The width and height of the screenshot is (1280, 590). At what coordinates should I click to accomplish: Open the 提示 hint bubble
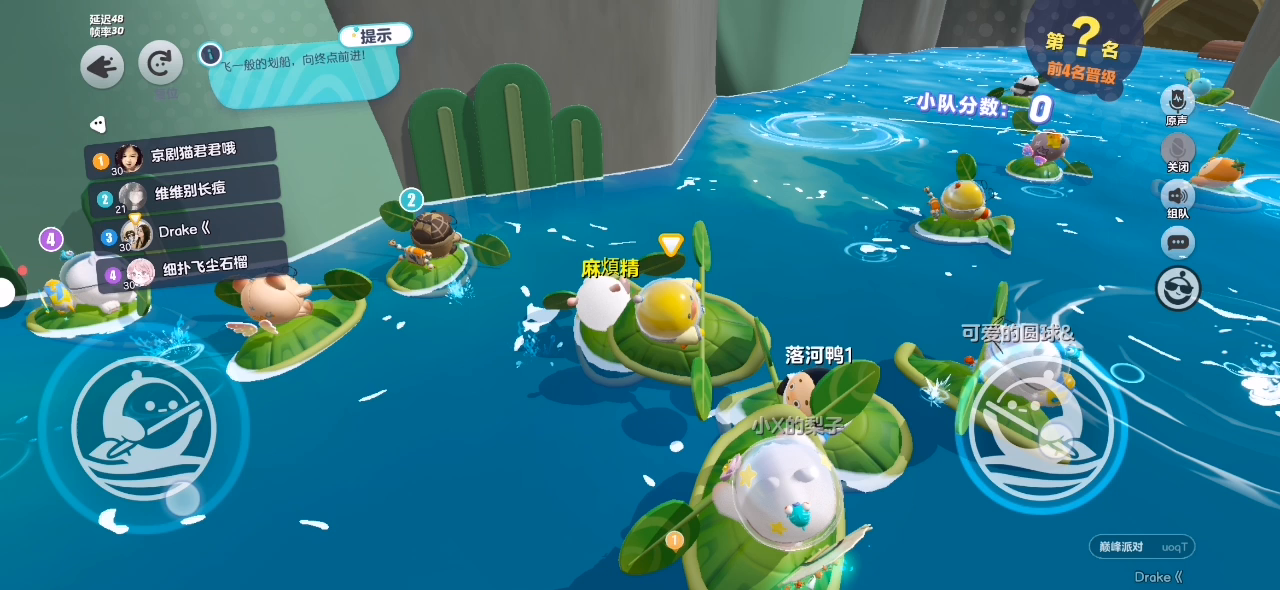point(375,36)
